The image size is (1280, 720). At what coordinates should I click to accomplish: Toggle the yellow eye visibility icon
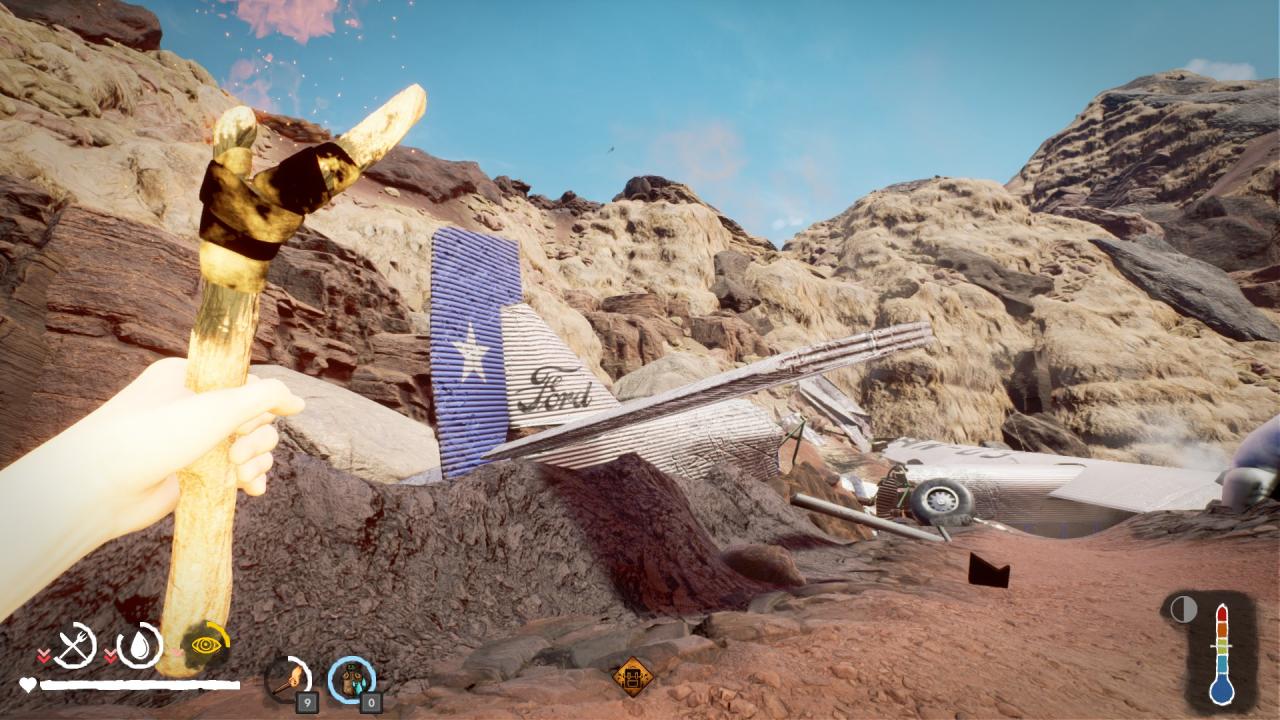pyautogui.click(x=206, y=645)
